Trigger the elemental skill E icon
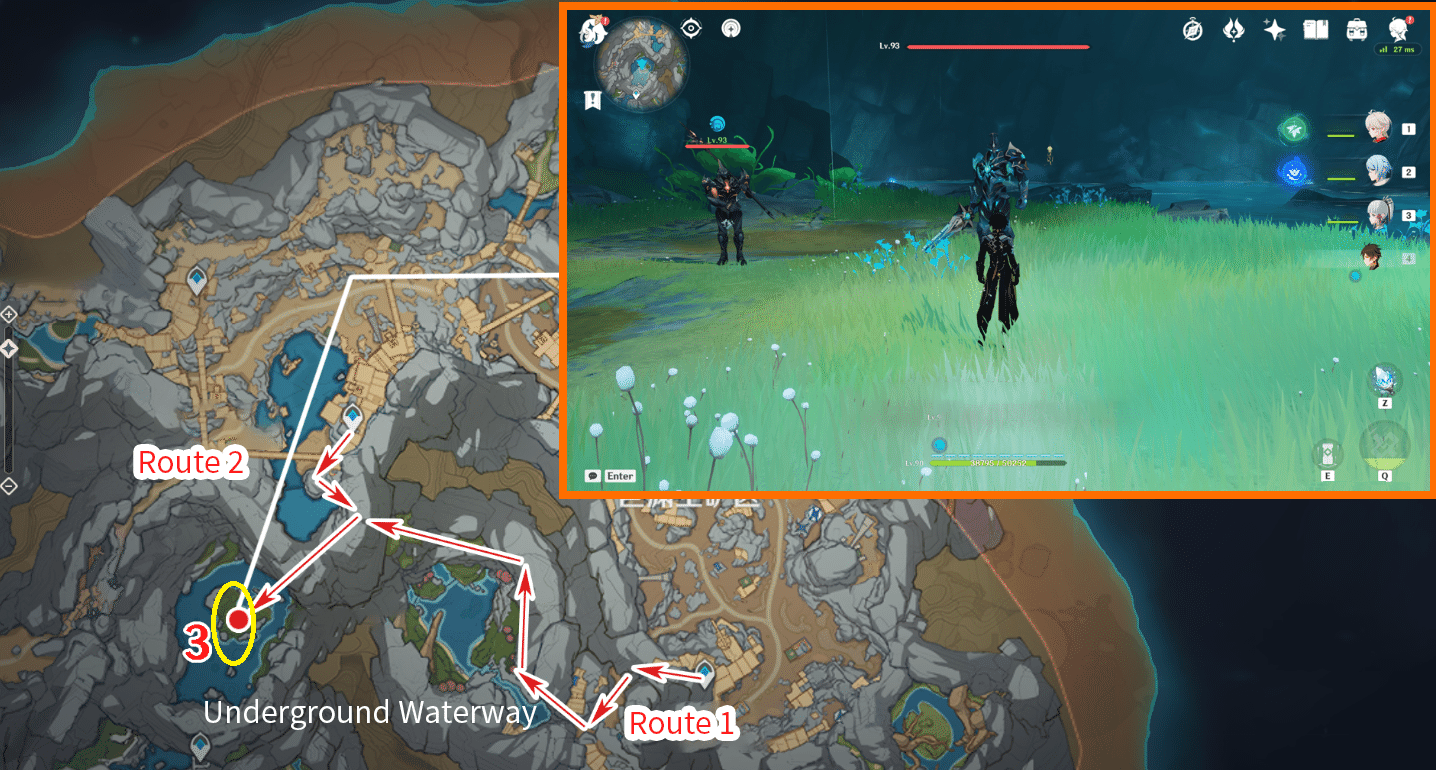The image size is (1436, 770). (x=1328, y=453)
